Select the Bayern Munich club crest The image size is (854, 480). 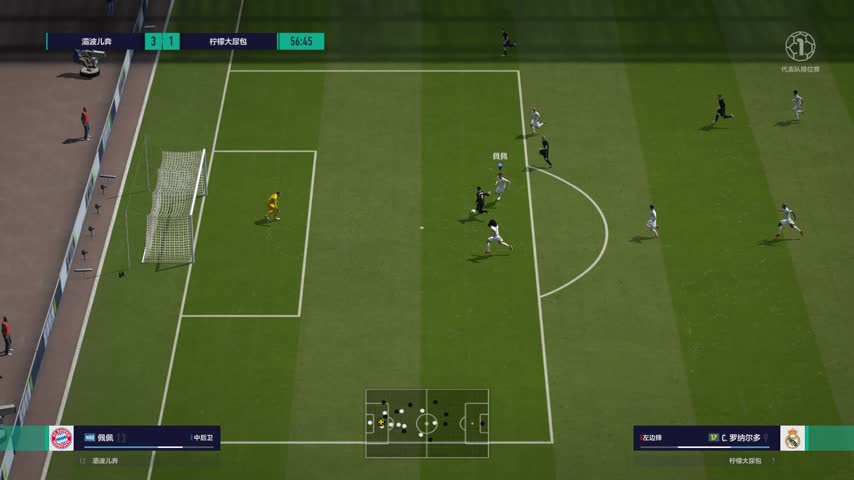pos(61,438)
